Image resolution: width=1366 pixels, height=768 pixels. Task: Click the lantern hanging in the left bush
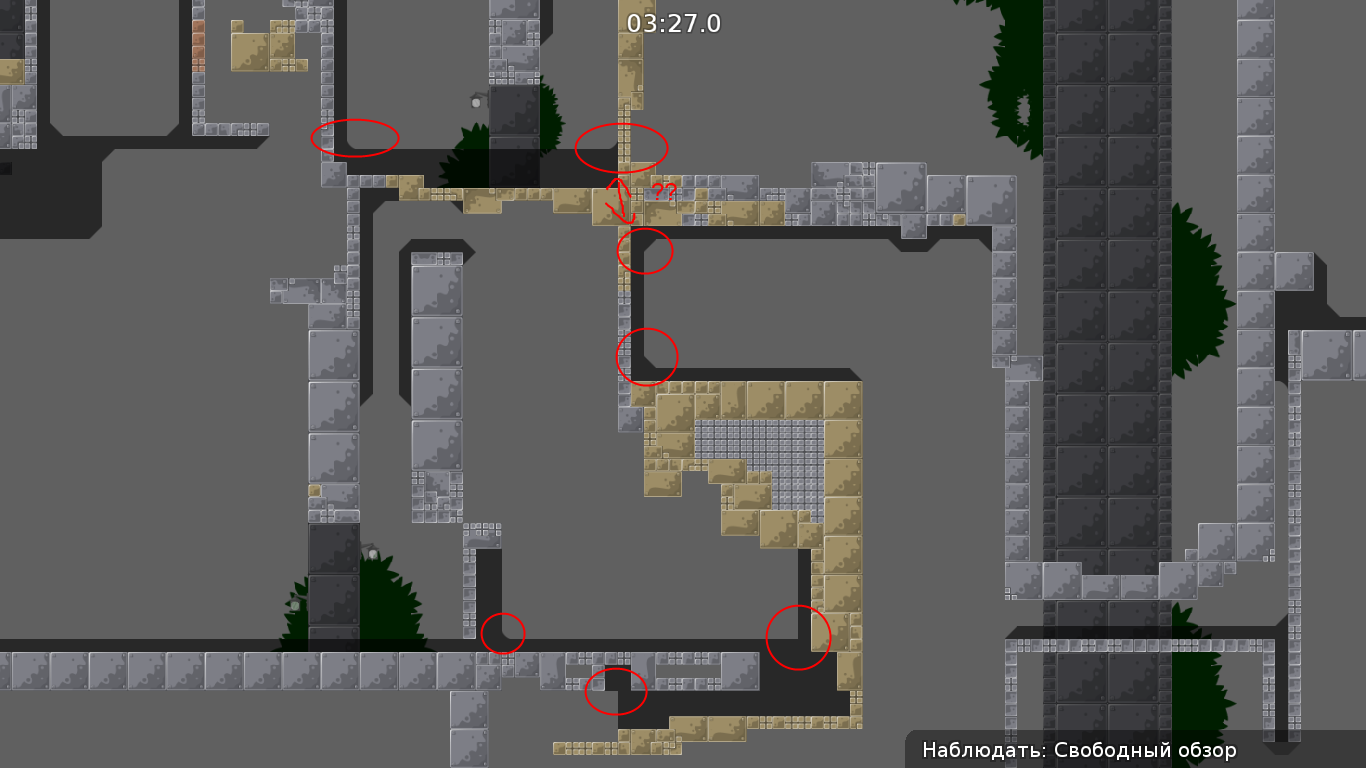click(x=295, y=605)
